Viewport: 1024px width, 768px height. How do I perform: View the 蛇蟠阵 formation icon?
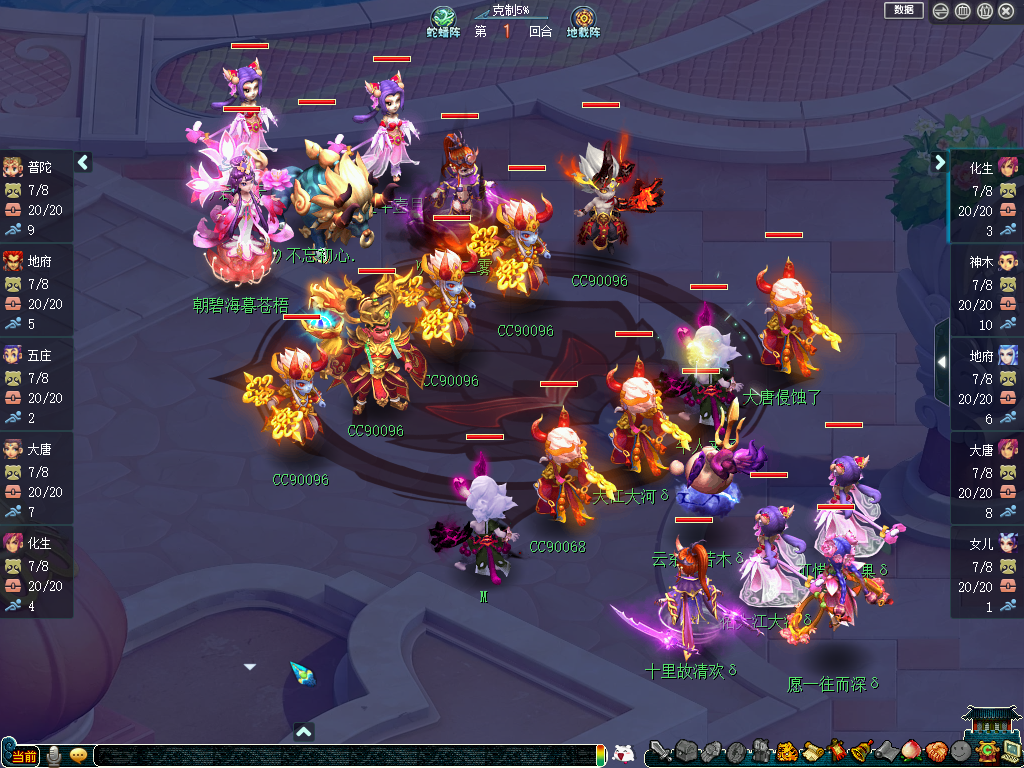tap(443, 20)
